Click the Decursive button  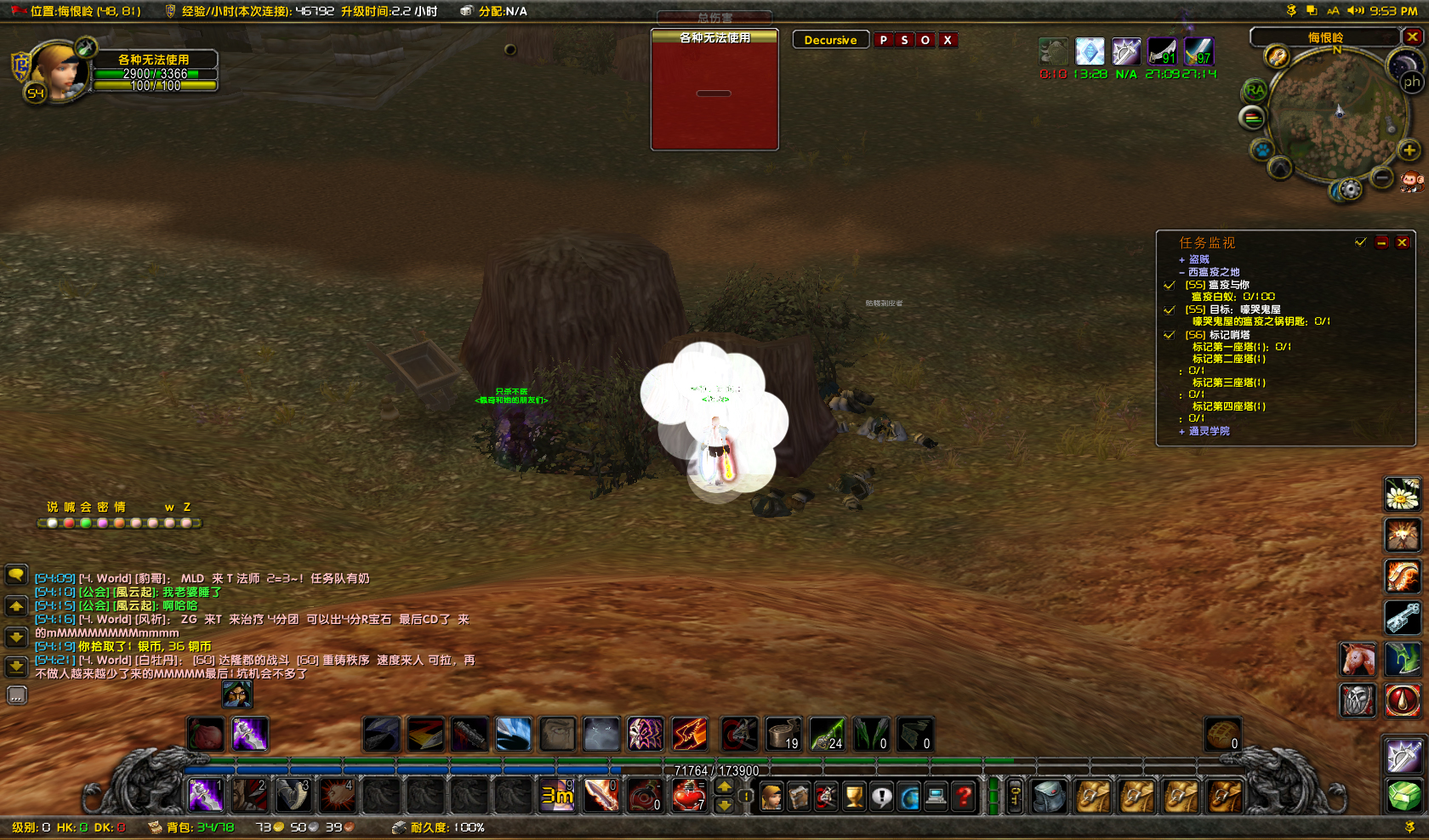coord(830,39)
